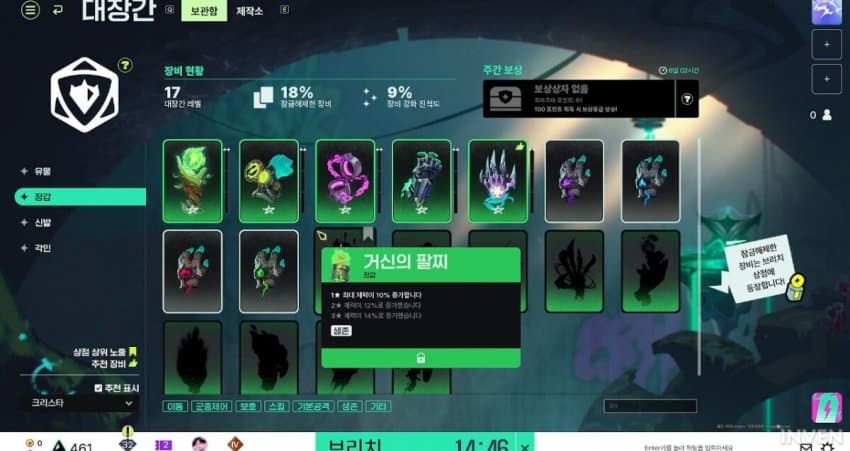
Task: Select the 각인 category
Action: tap(43, 247)
